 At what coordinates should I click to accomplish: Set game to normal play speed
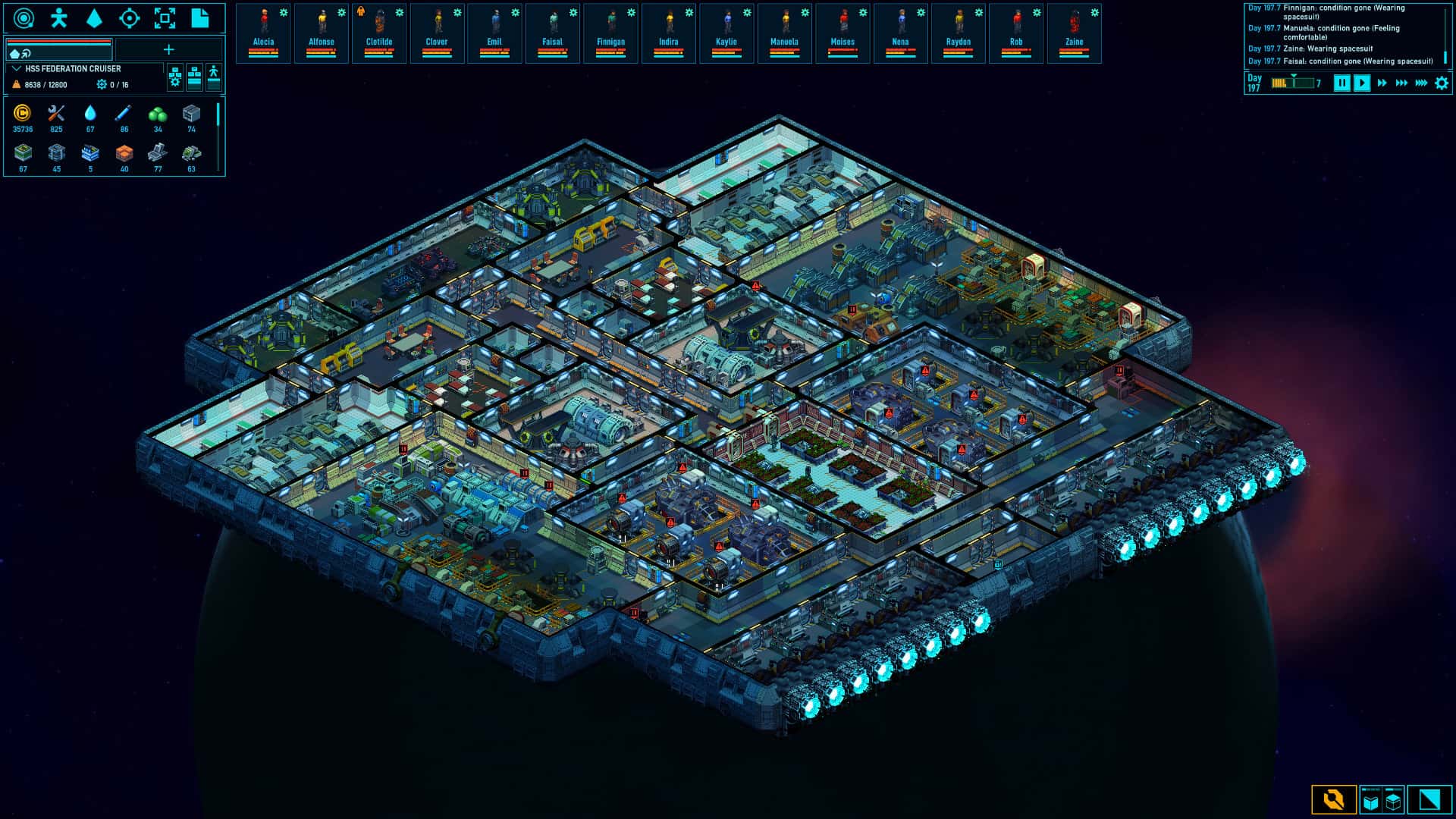[x=1362, y=83]
